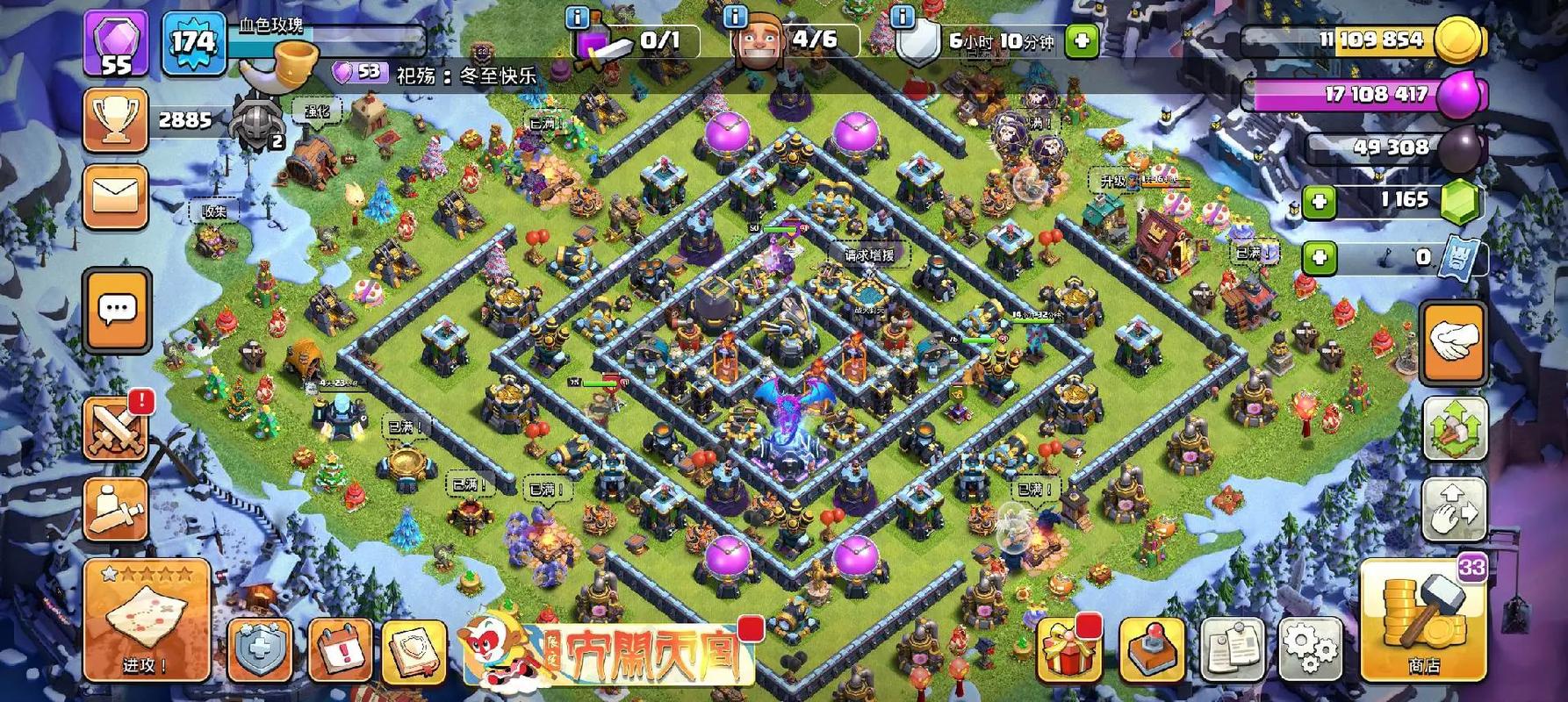The width and height of the screenshot is (1568, 702).
Task: Open the crossed swords battle log
Action: (x=115, y=428)
